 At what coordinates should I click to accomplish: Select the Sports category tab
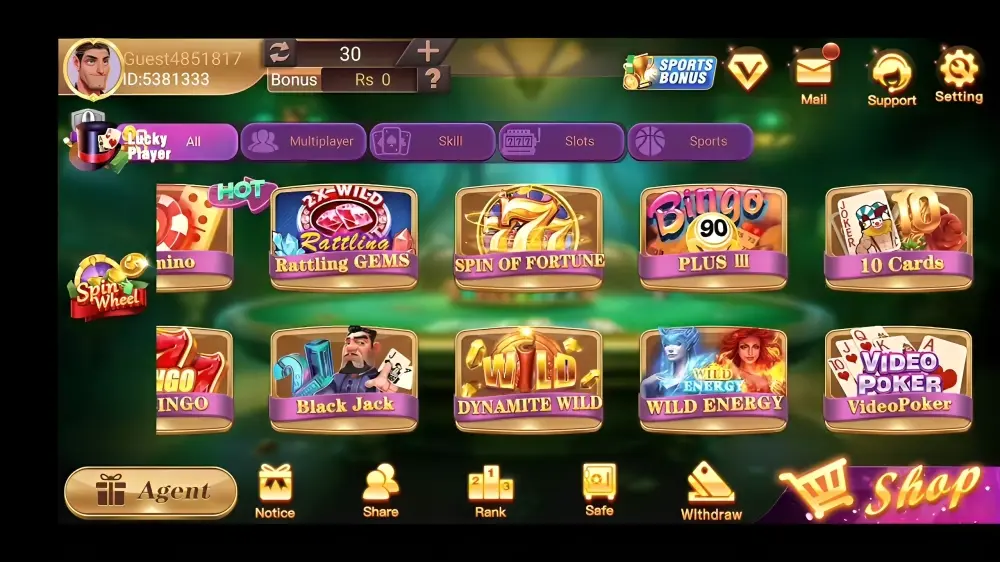click(690, 142)
